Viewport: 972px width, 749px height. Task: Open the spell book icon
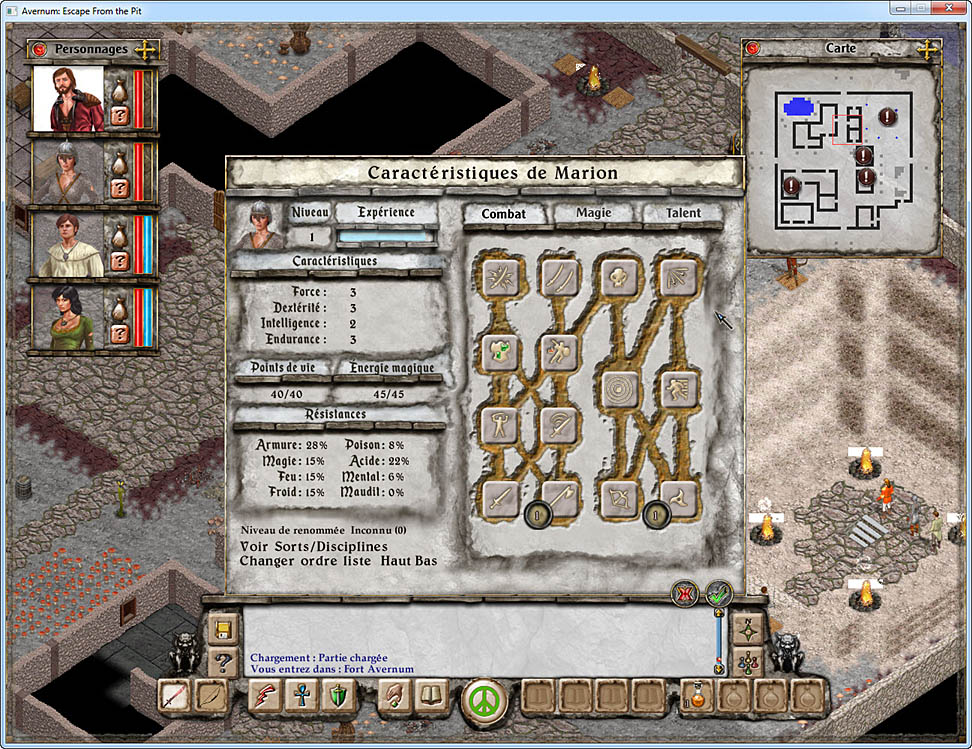tap(430, 695)
